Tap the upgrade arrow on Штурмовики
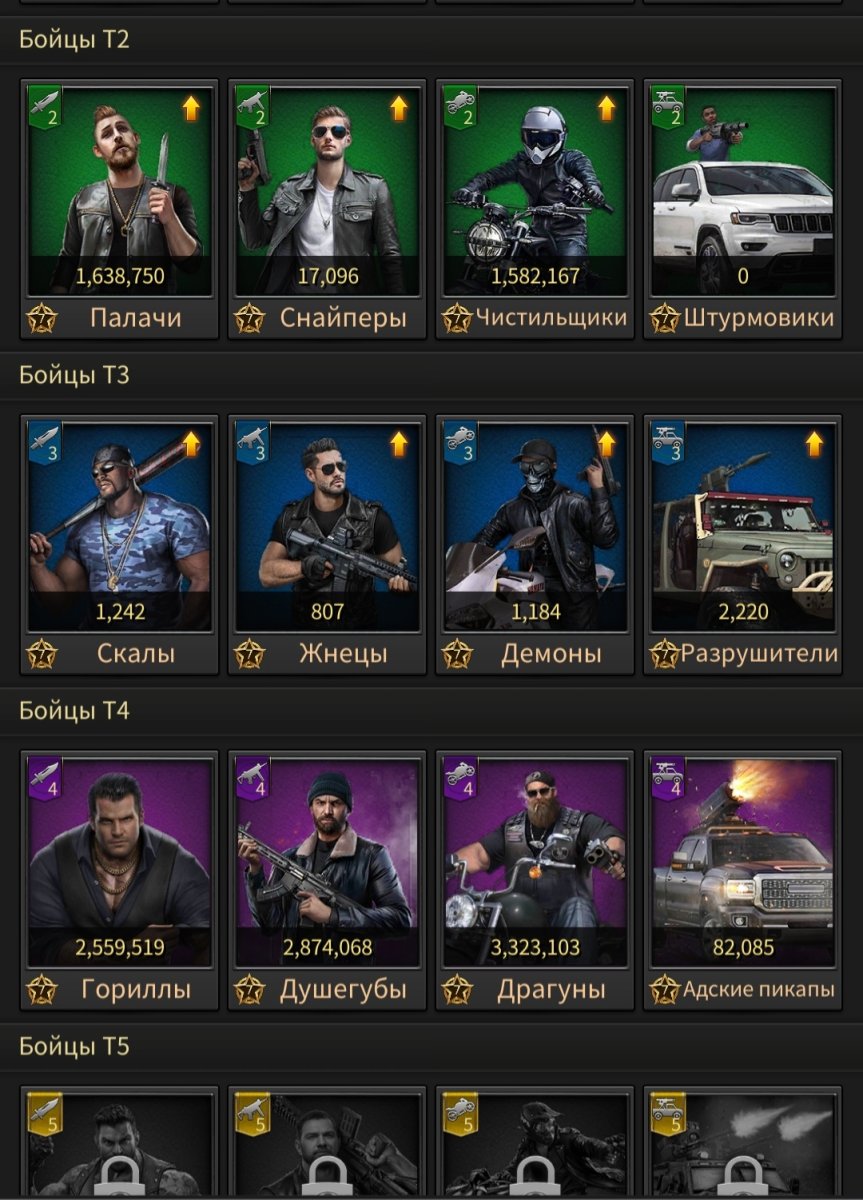This screenshot has height=1200, width=863. [815, 107]
